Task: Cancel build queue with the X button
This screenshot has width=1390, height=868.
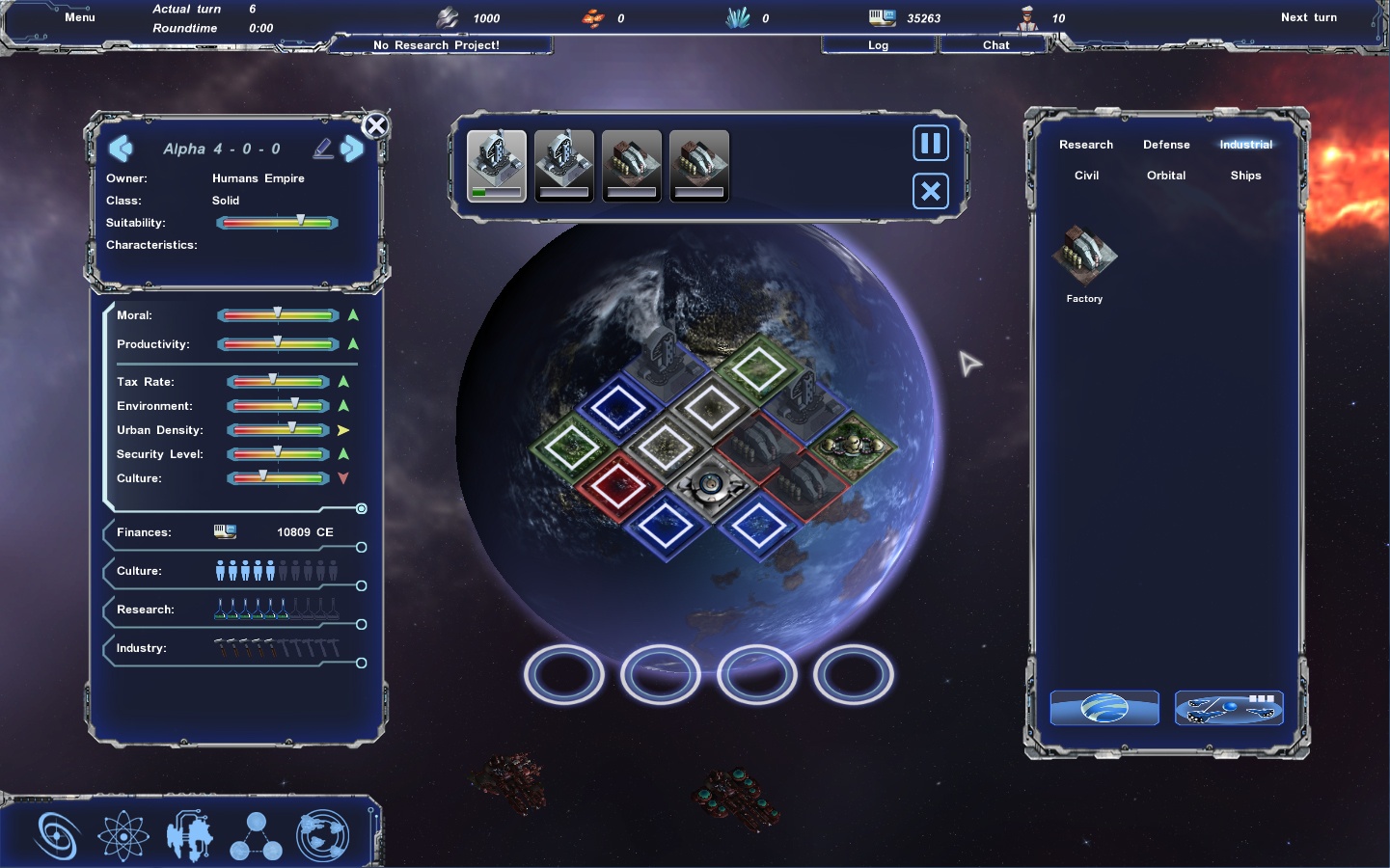Action: tap(931, 191)
